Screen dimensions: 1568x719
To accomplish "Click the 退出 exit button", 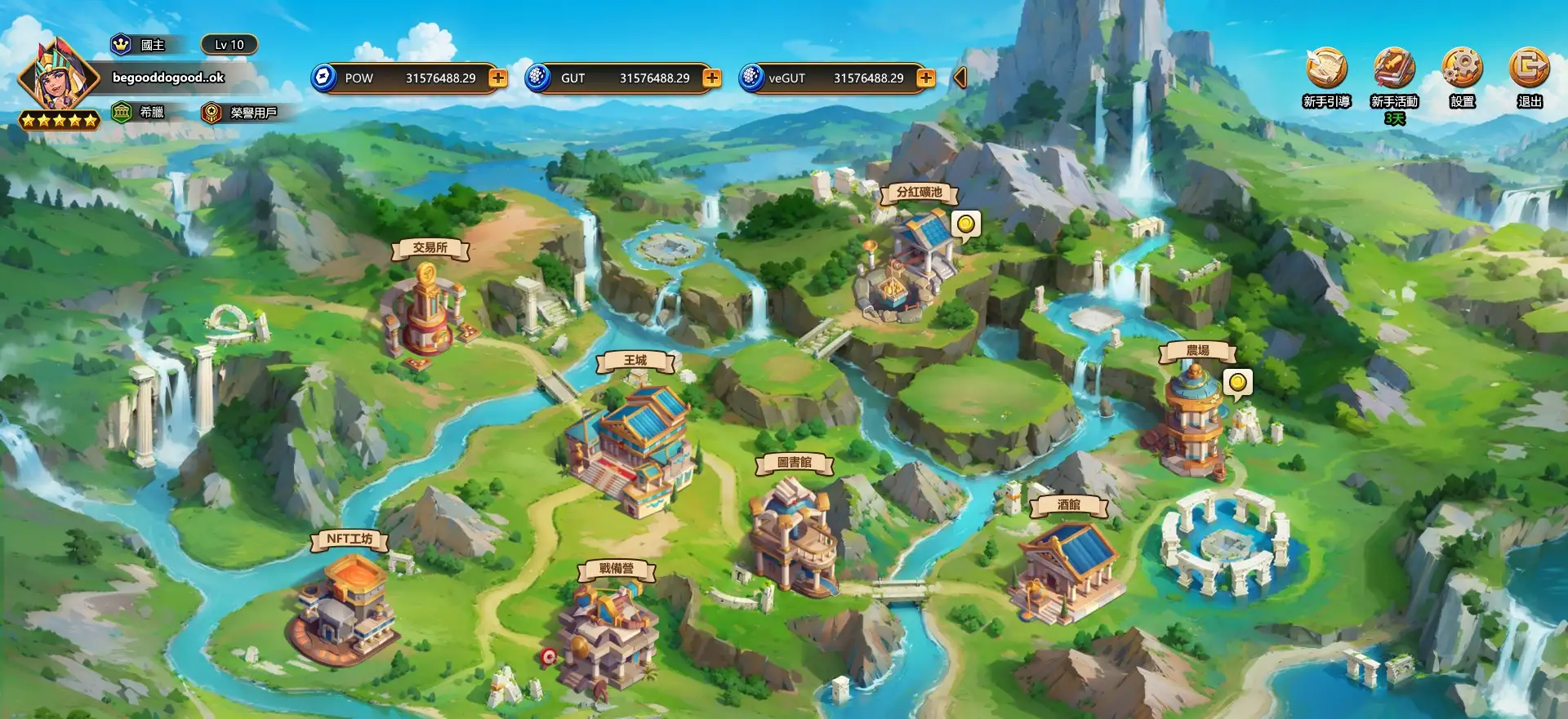I will pyautogui.click(x=1529, y=69).
